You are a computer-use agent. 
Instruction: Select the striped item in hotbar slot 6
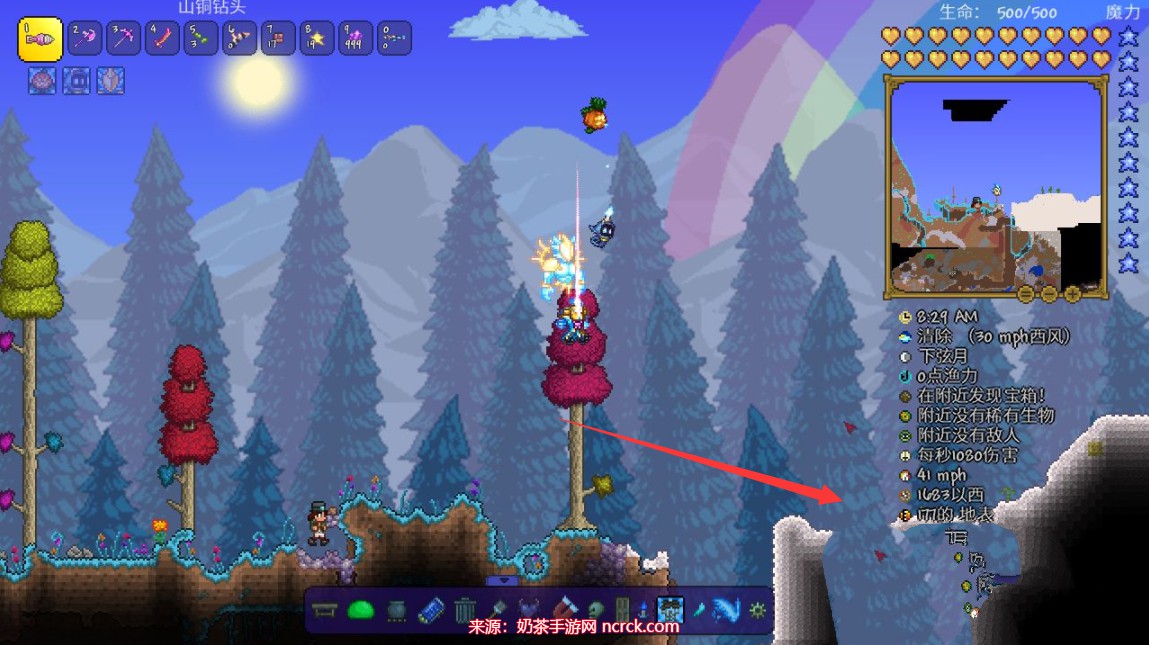240,39
